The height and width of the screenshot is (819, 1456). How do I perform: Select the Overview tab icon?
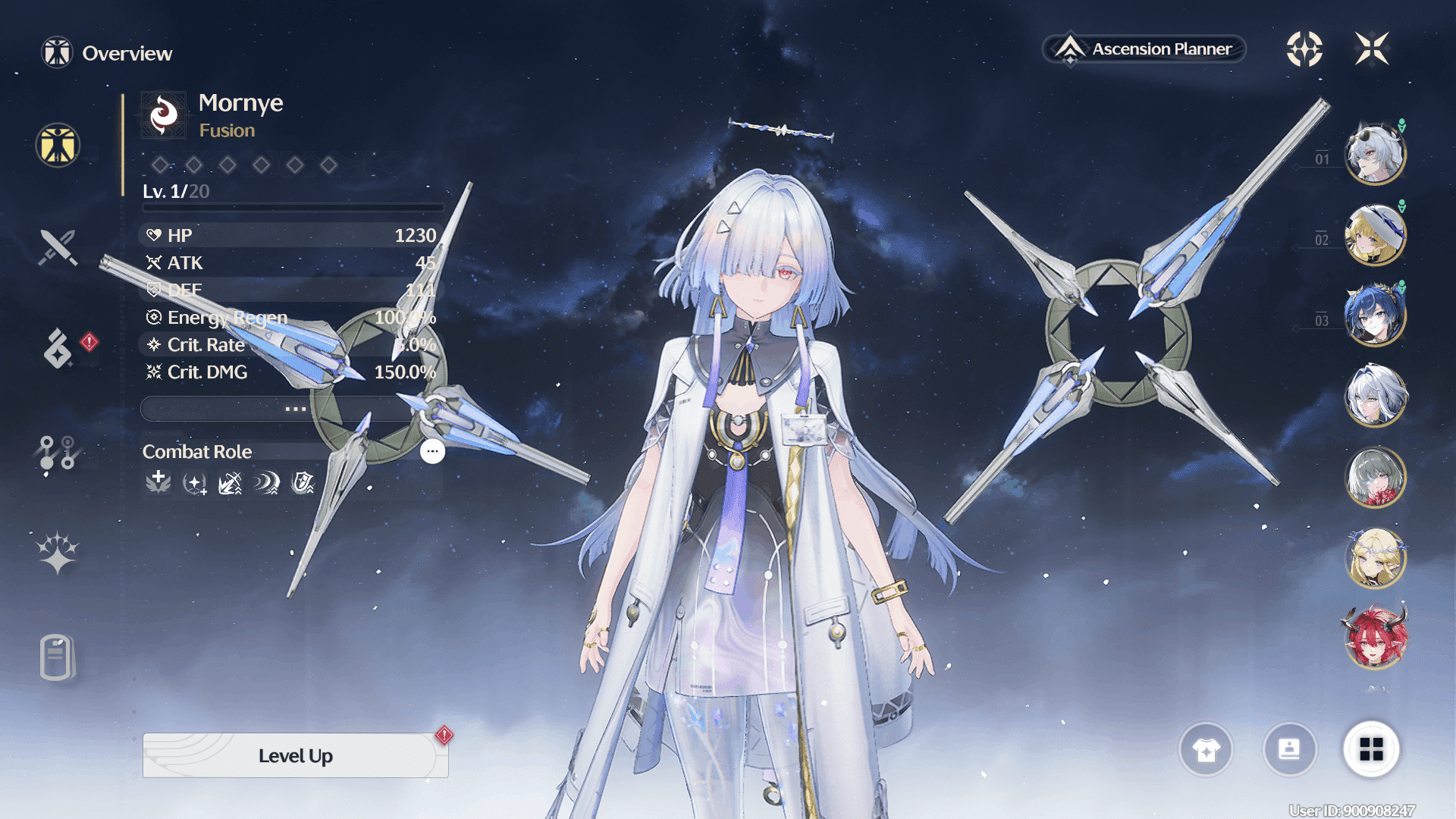pos(58,145)
